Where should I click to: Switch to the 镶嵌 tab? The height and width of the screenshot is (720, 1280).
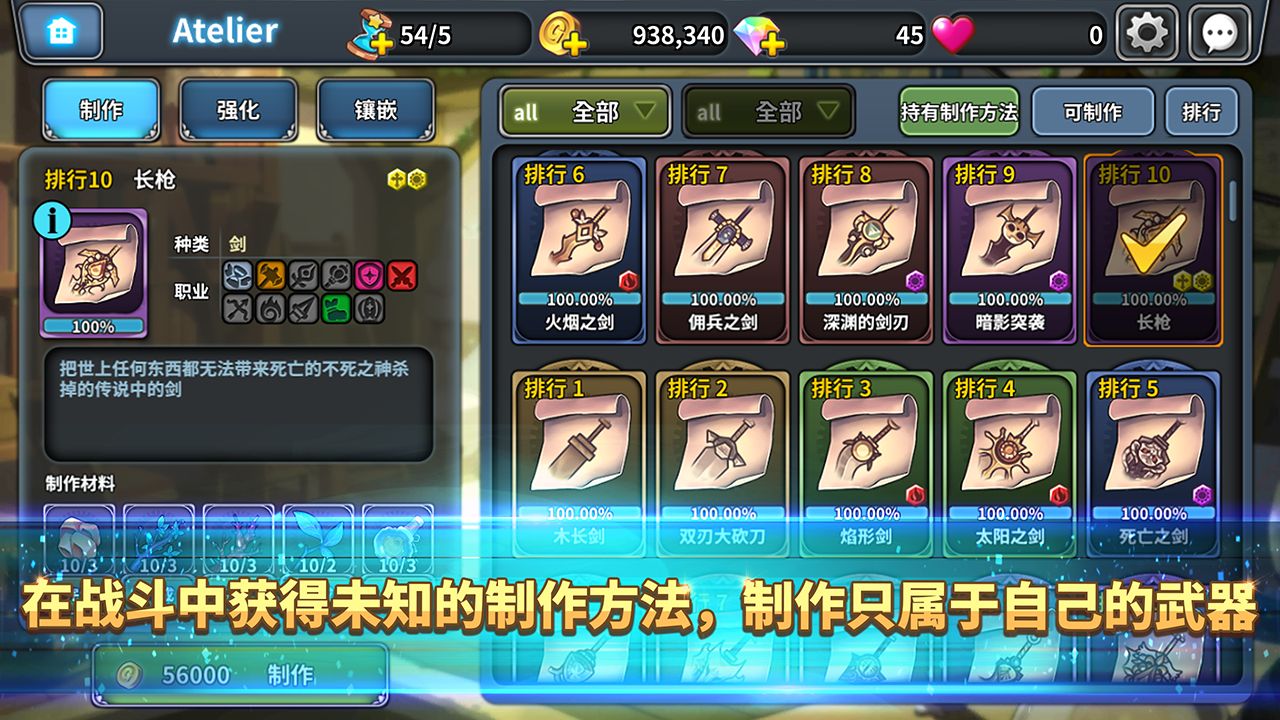[375, 111]
